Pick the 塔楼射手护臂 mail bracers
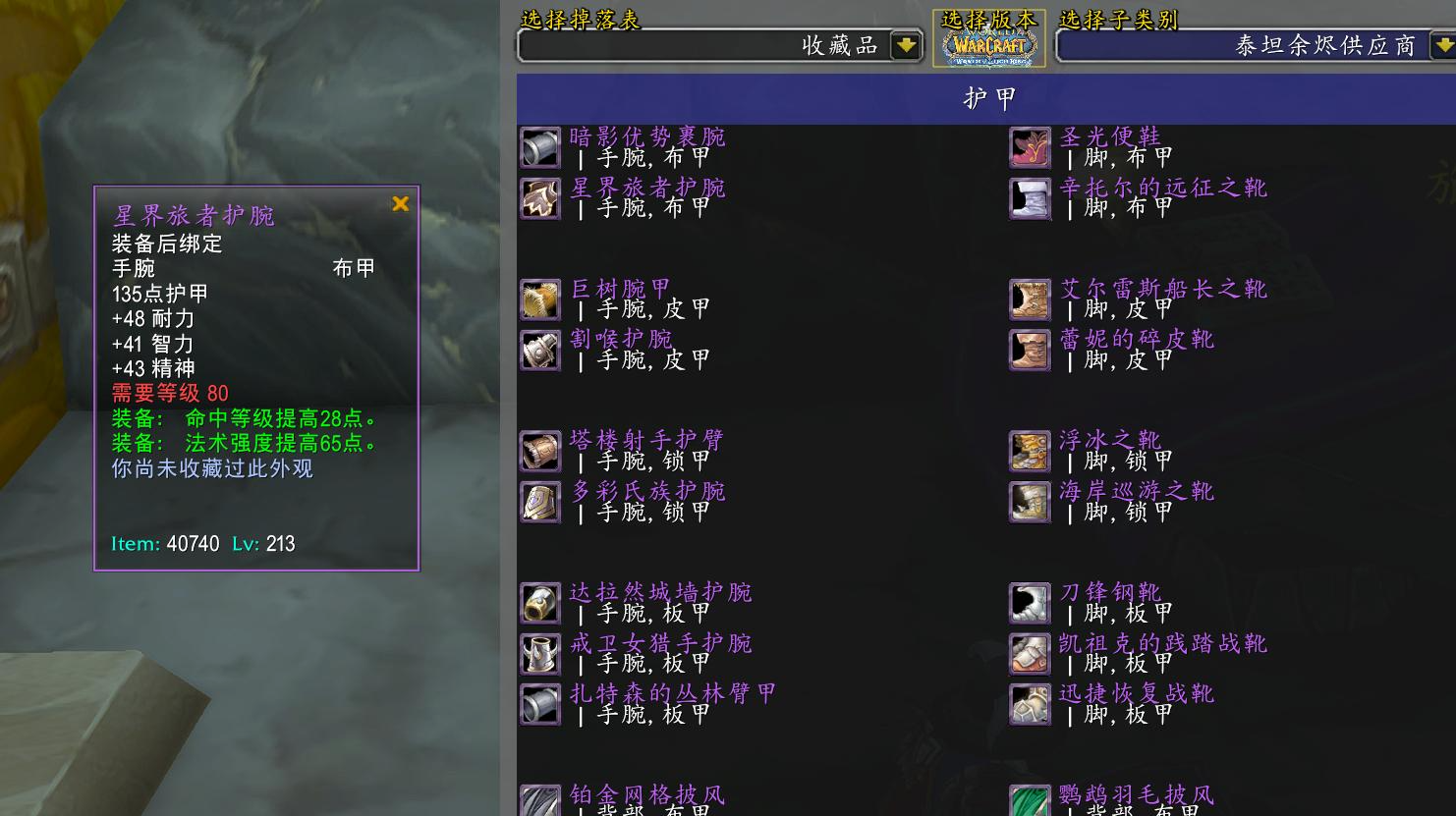 point(646,441)
